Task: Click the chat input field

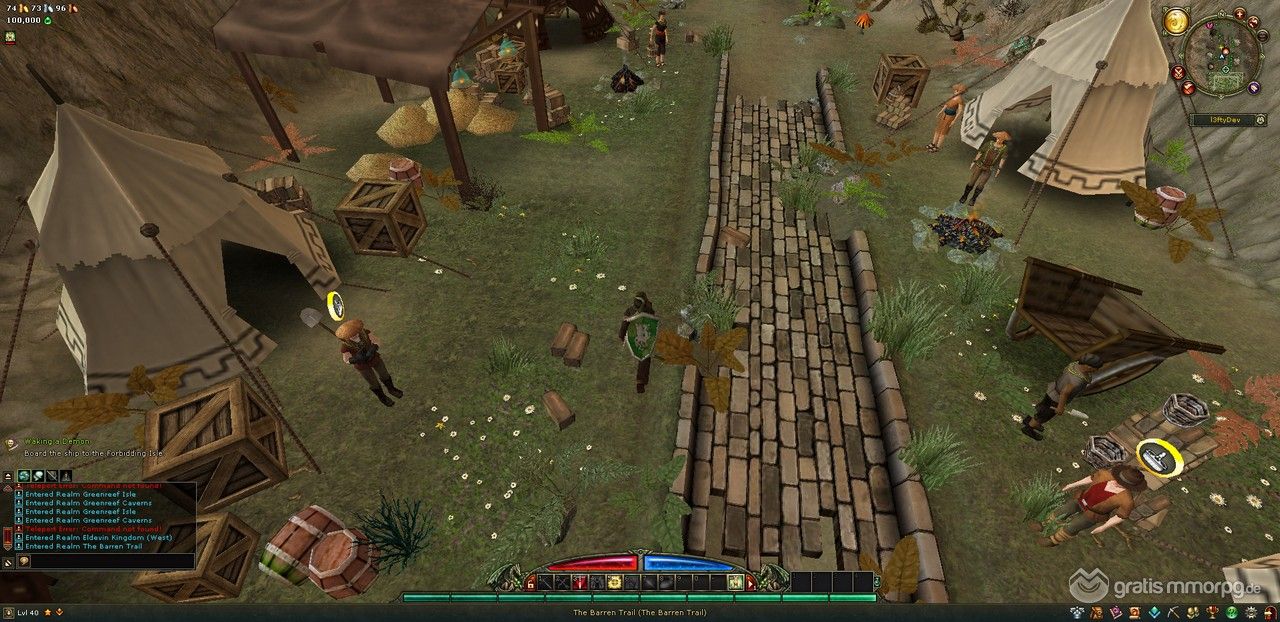Action: point(110,562)
